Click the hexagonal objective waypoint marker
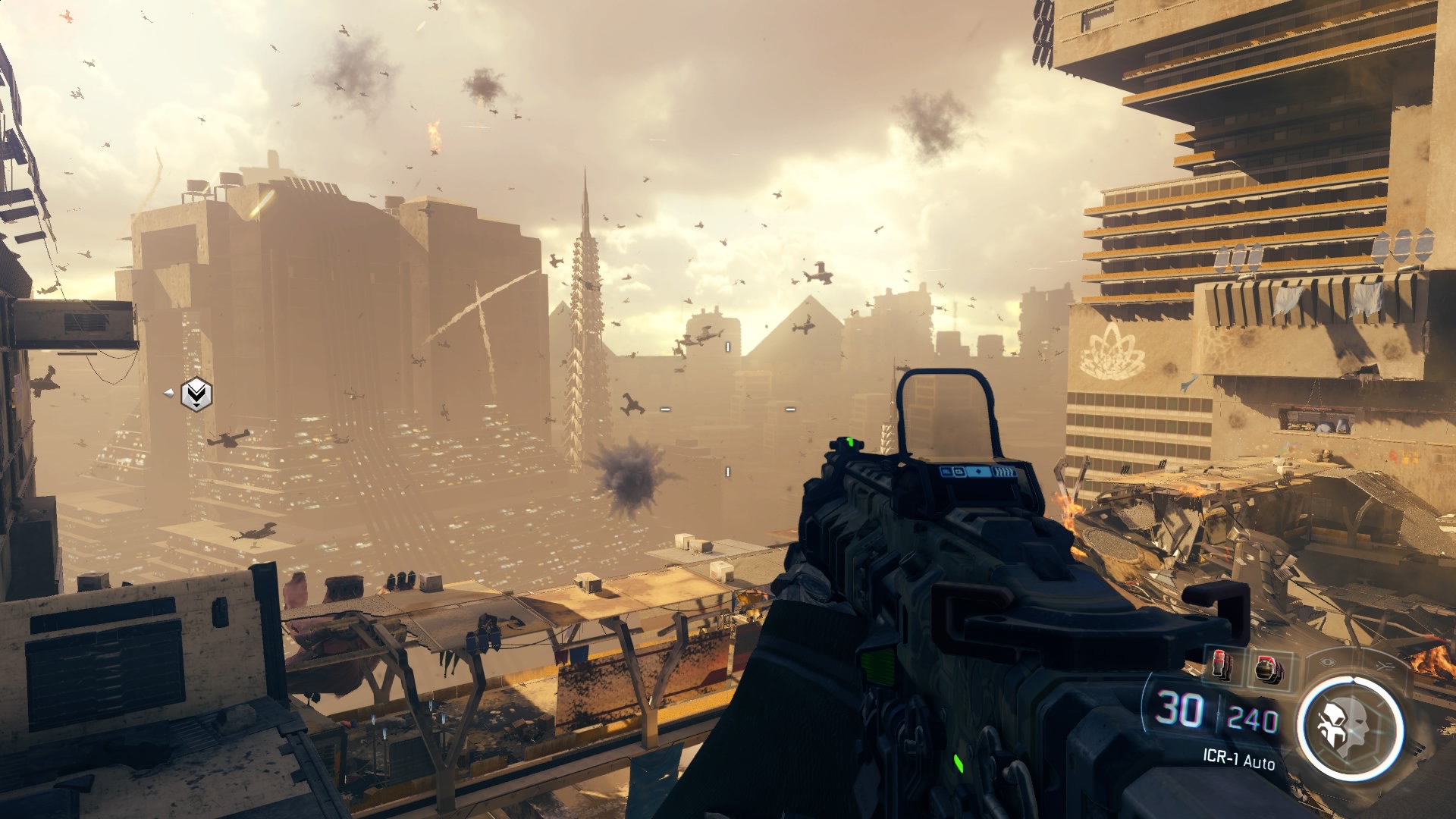 tap(196, 394)
